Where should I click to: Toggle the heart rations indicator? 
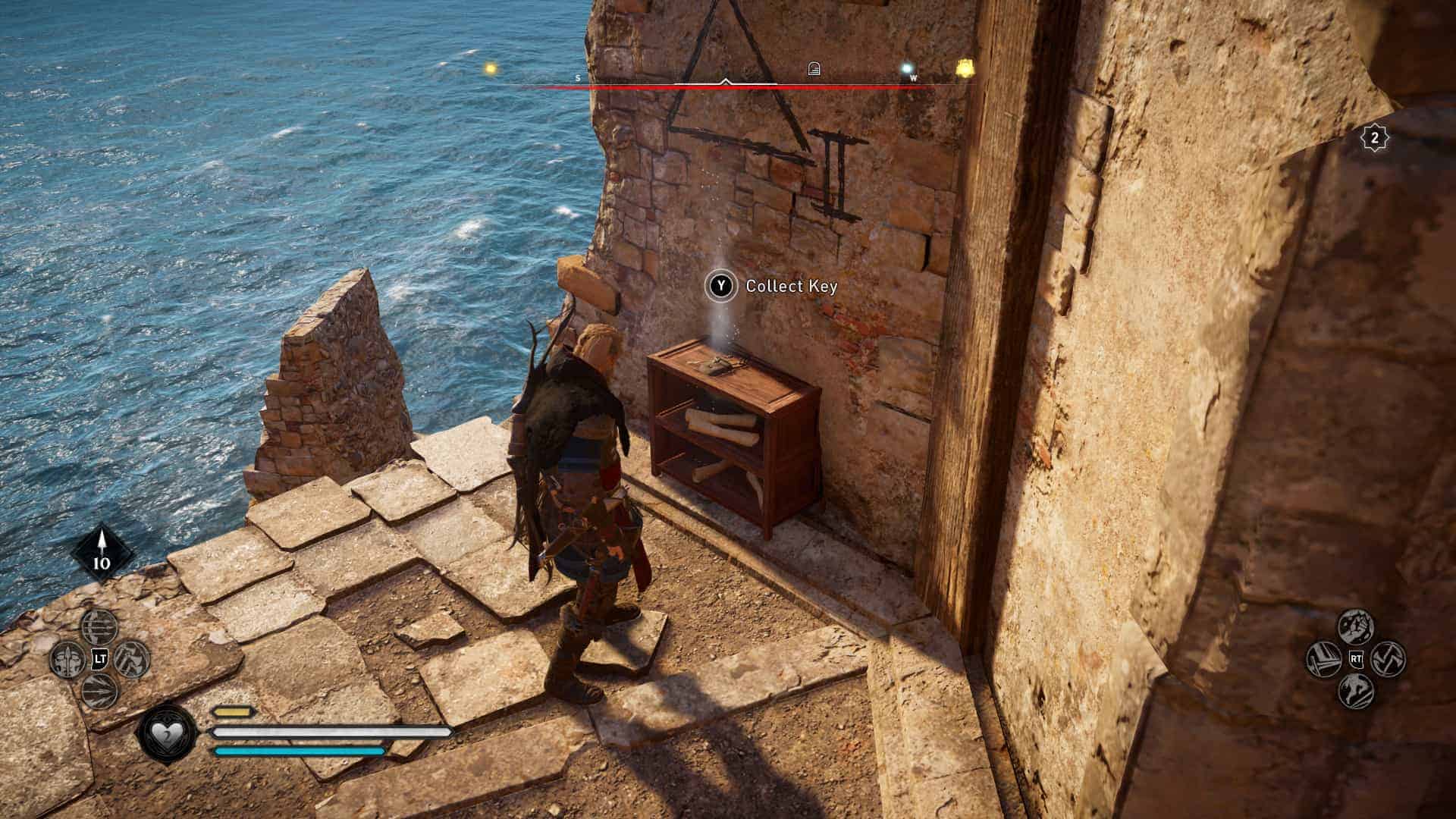pyautogui.click(x=167, y=733)
